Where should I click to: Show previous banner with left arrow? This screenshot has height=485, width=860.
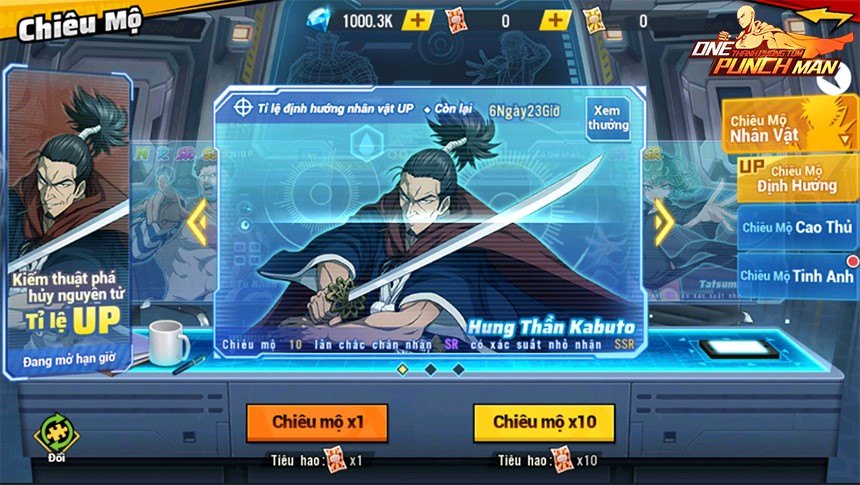199,223
